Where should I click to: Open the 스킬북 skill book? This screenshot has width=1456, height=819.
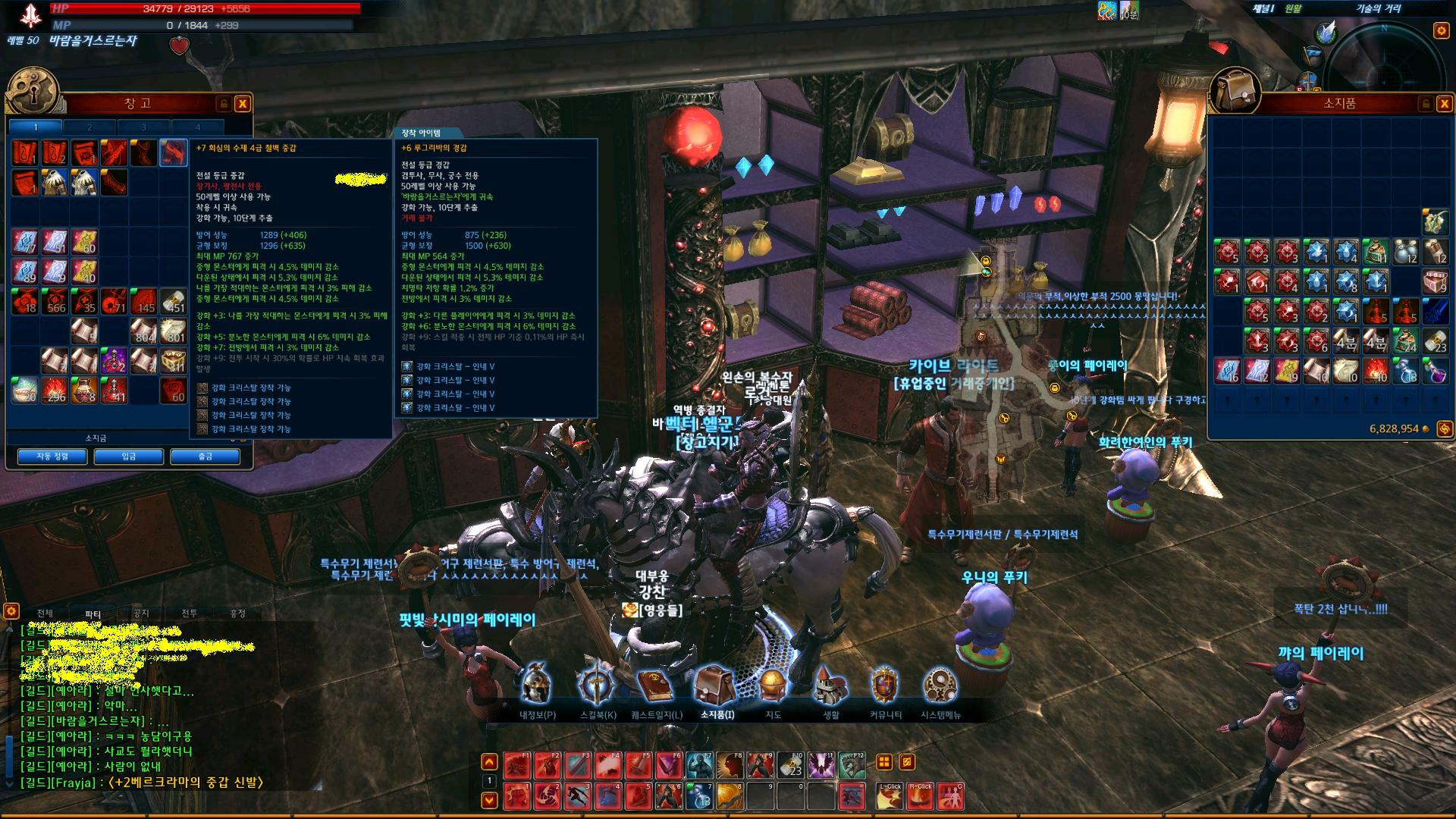(x=598, y=686)
